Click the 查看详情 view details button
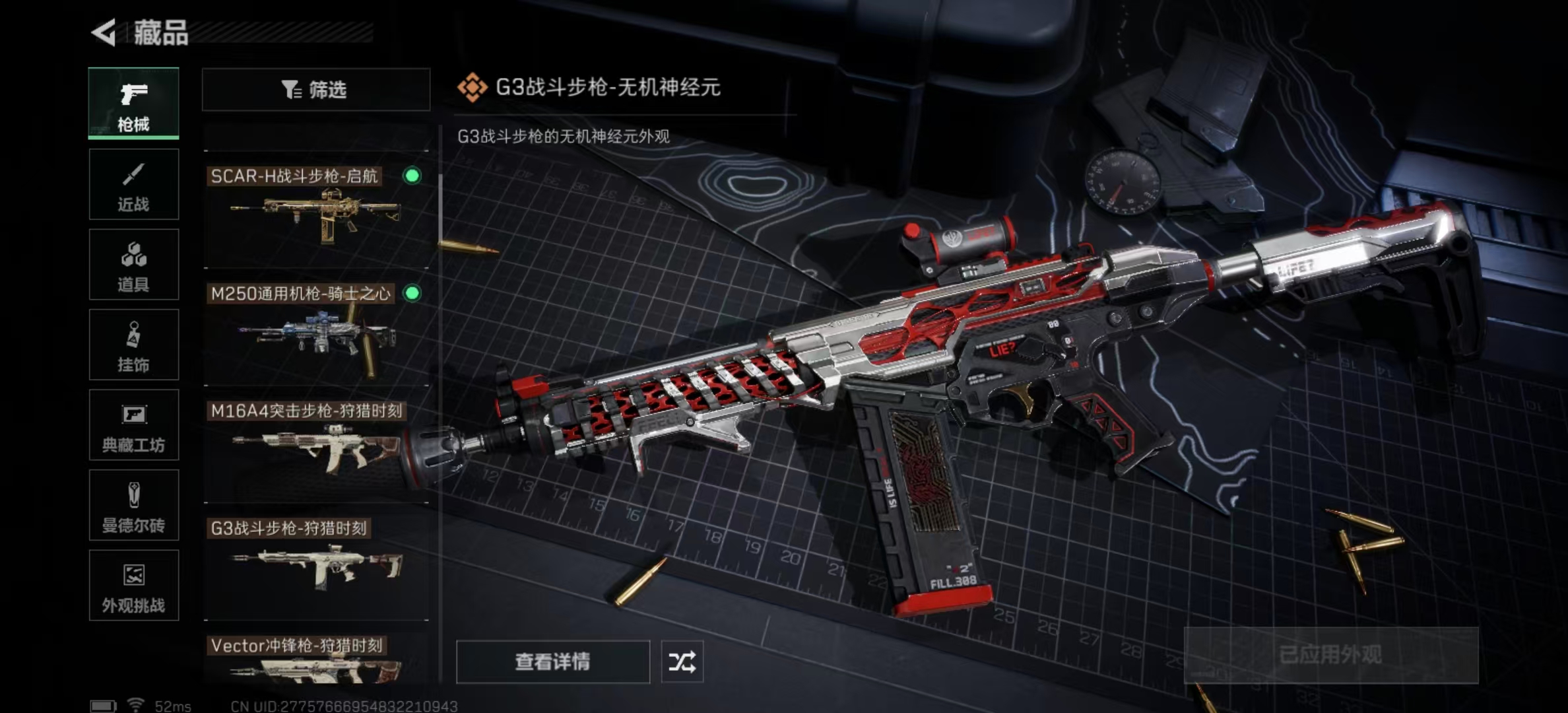This screenshot has width=1568, height=713. point(552,662)
